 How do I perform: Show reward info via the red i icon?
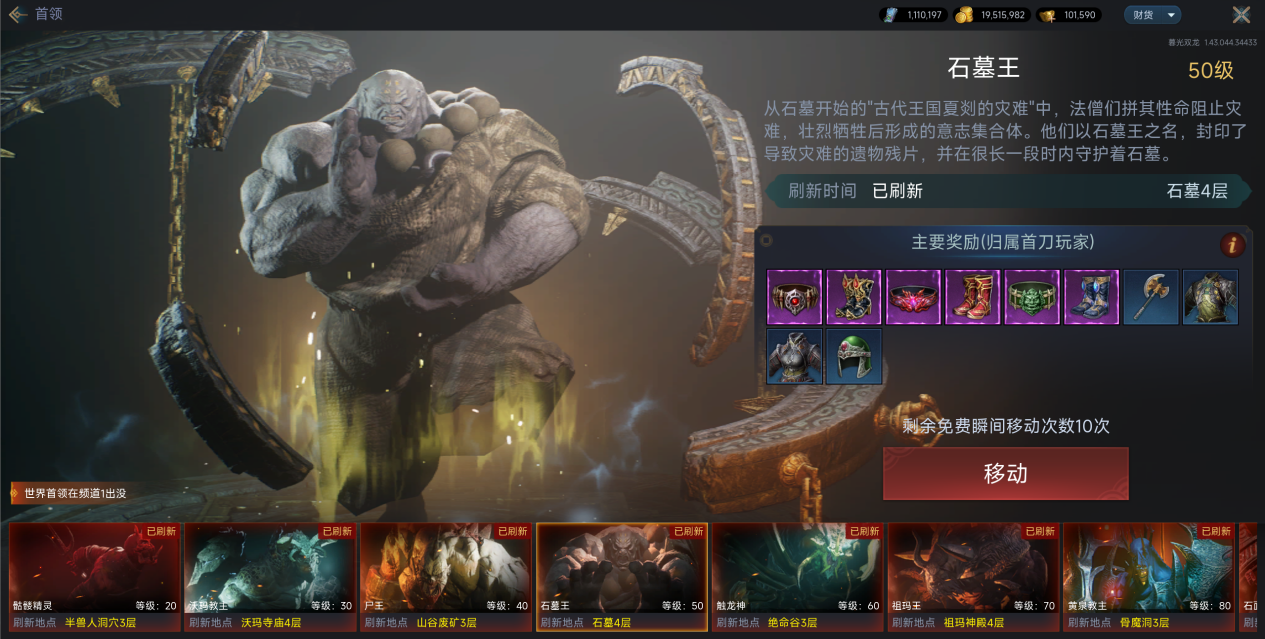(x=1232, y=245)
